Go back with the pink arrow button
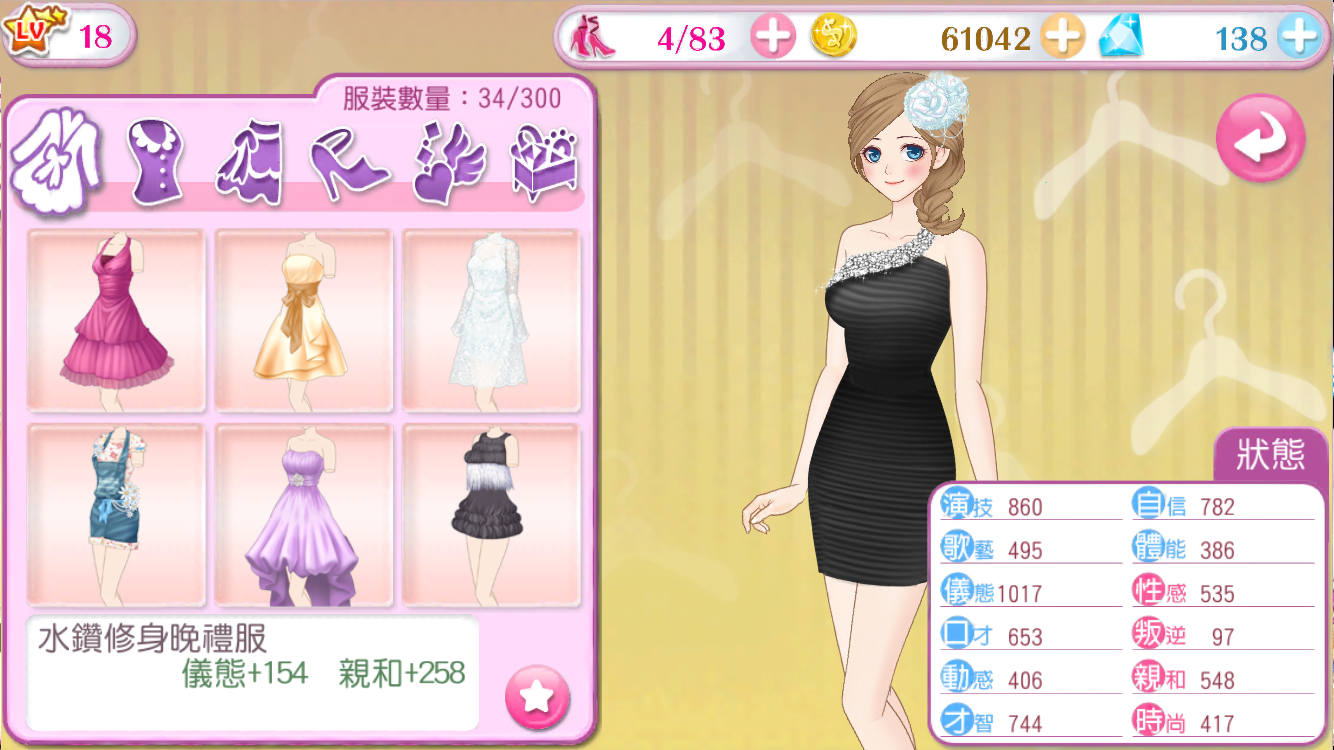The width and height of the screenshot is (1334, 750). (1260, 139)
